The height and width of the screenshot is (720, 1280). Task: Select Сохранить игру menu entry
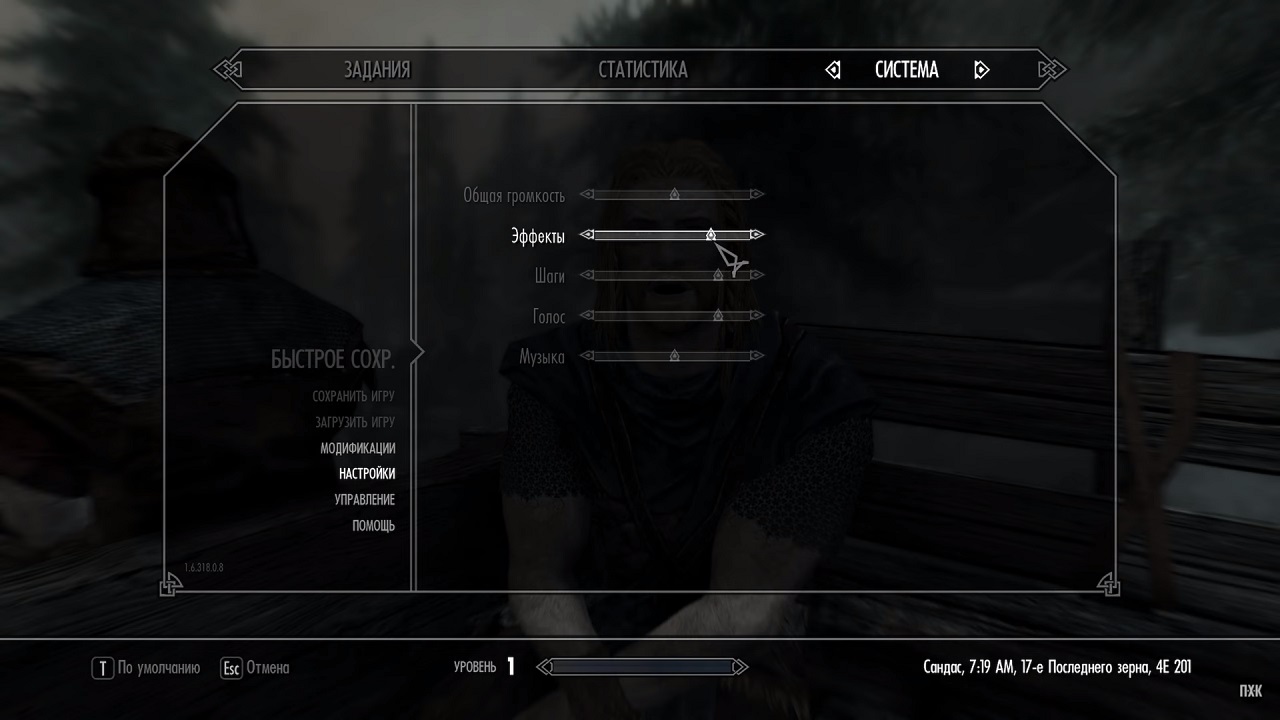coord(353,397)
